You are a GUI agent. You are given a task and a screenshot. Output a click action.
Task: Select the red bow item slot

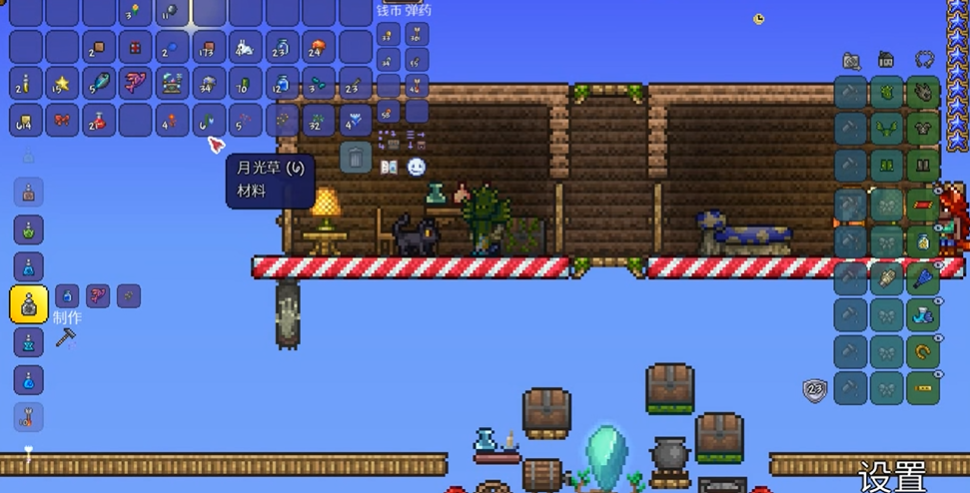point(63,121)
